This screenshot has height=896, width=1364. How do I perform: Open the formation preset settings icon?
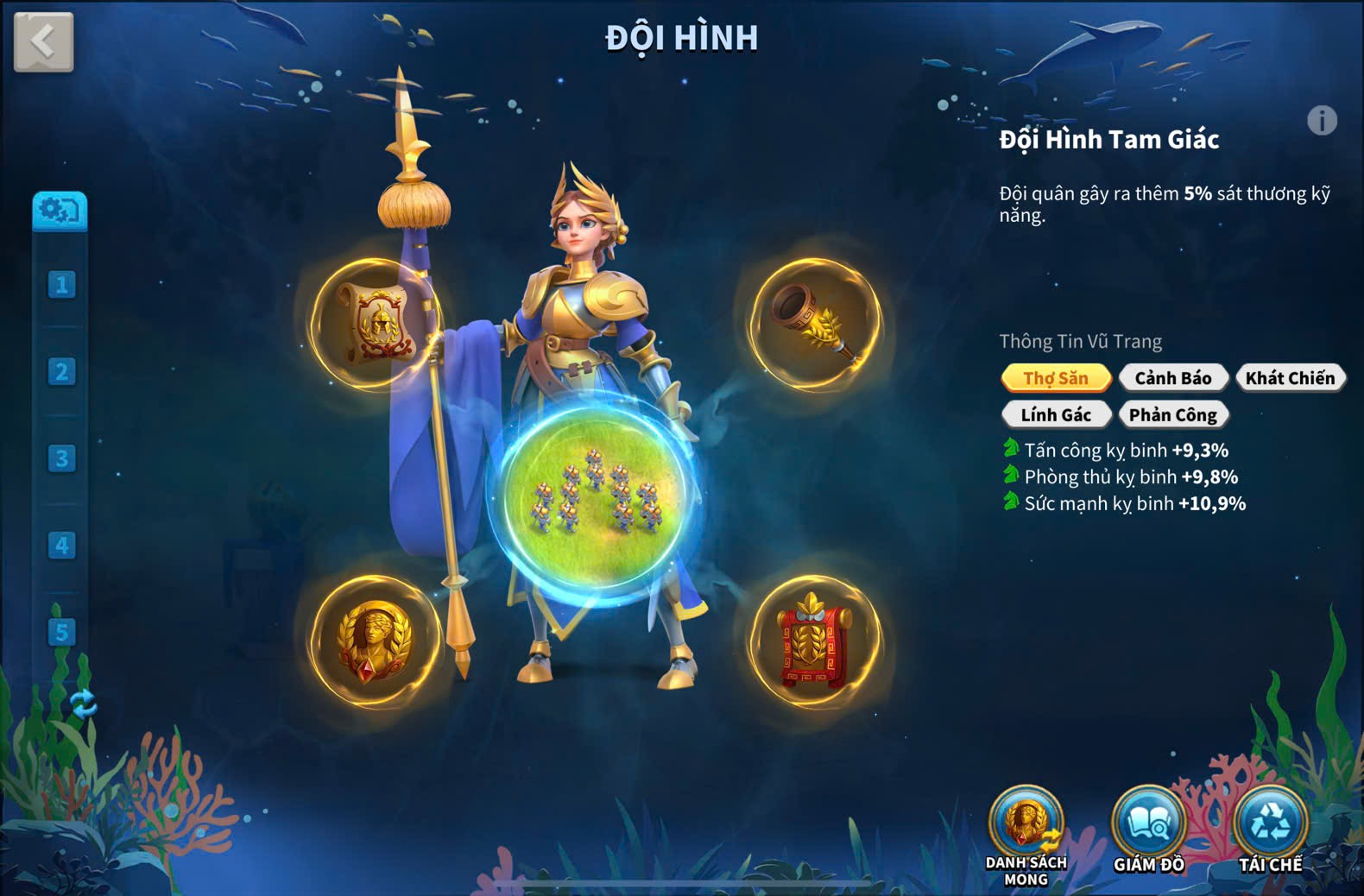60,210
